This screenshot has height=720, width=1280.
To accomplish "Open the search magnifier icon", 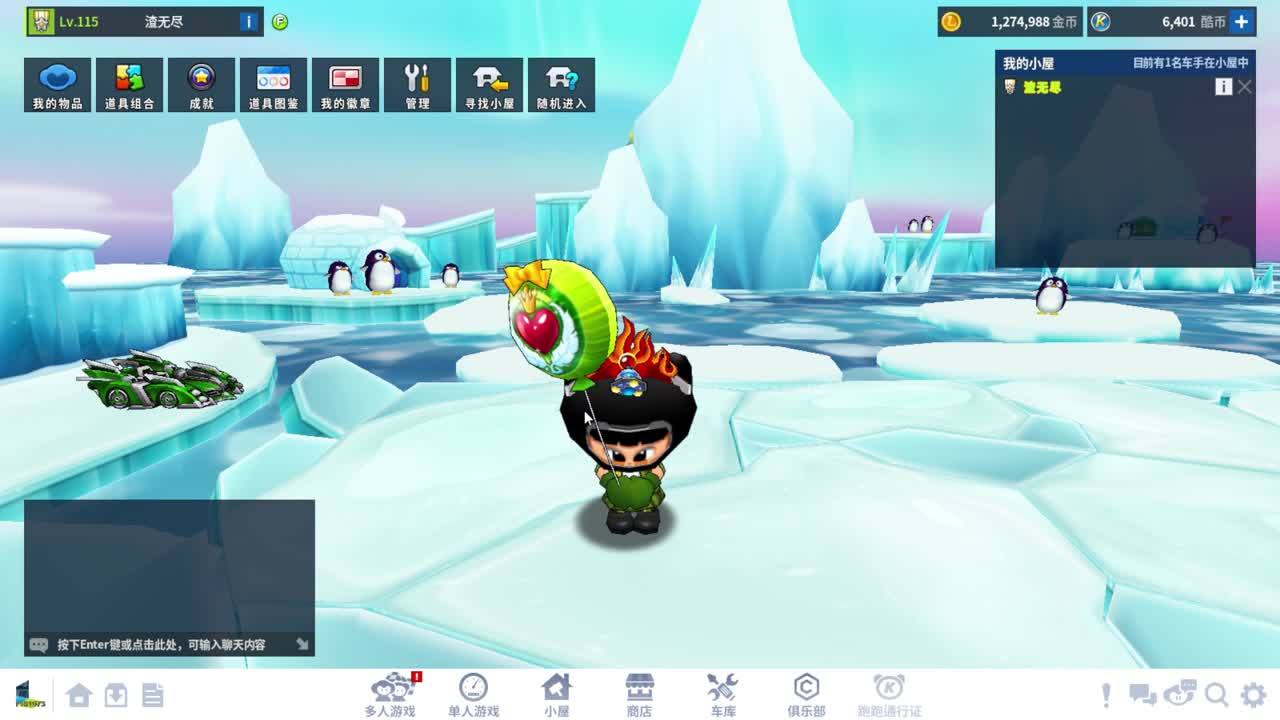I will [1216, 694].
